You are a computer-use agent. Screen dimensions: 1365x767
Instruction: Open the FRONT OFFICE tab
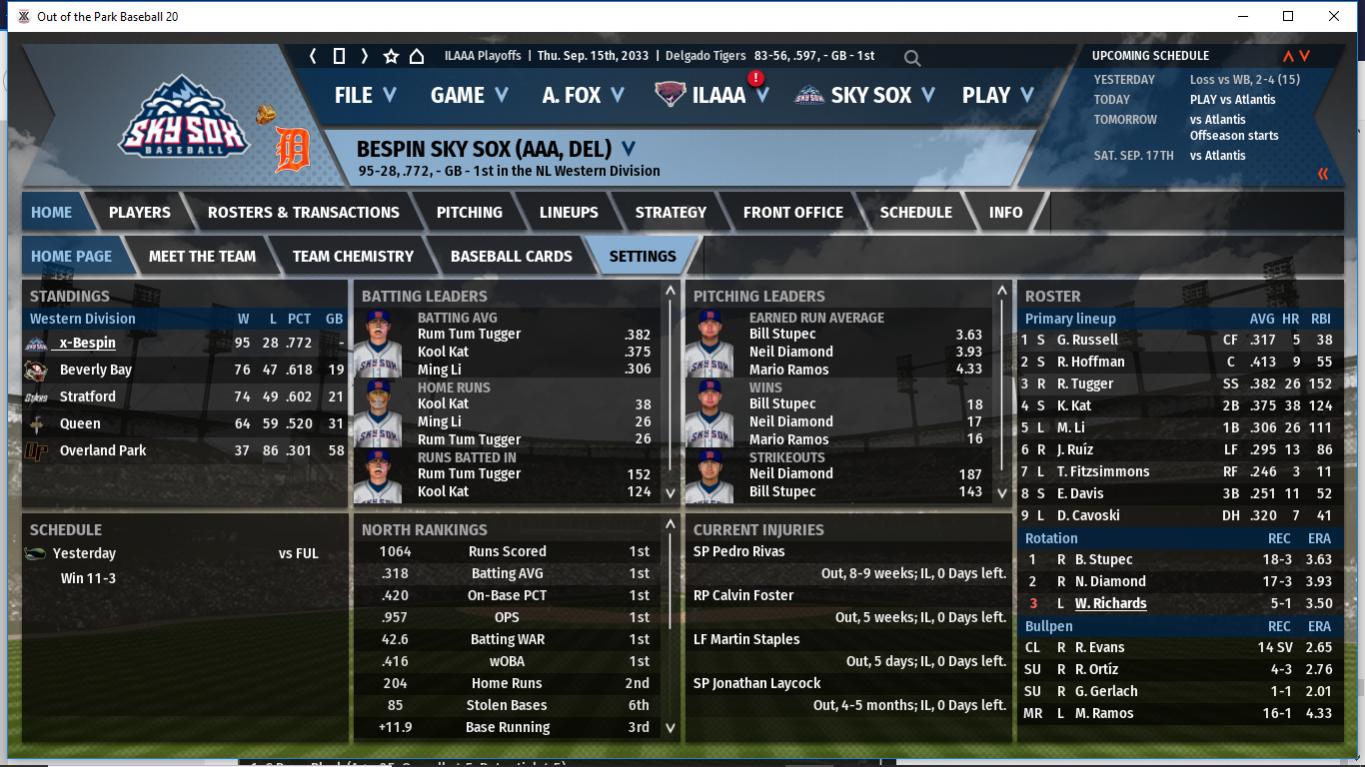tap(793, 212)
